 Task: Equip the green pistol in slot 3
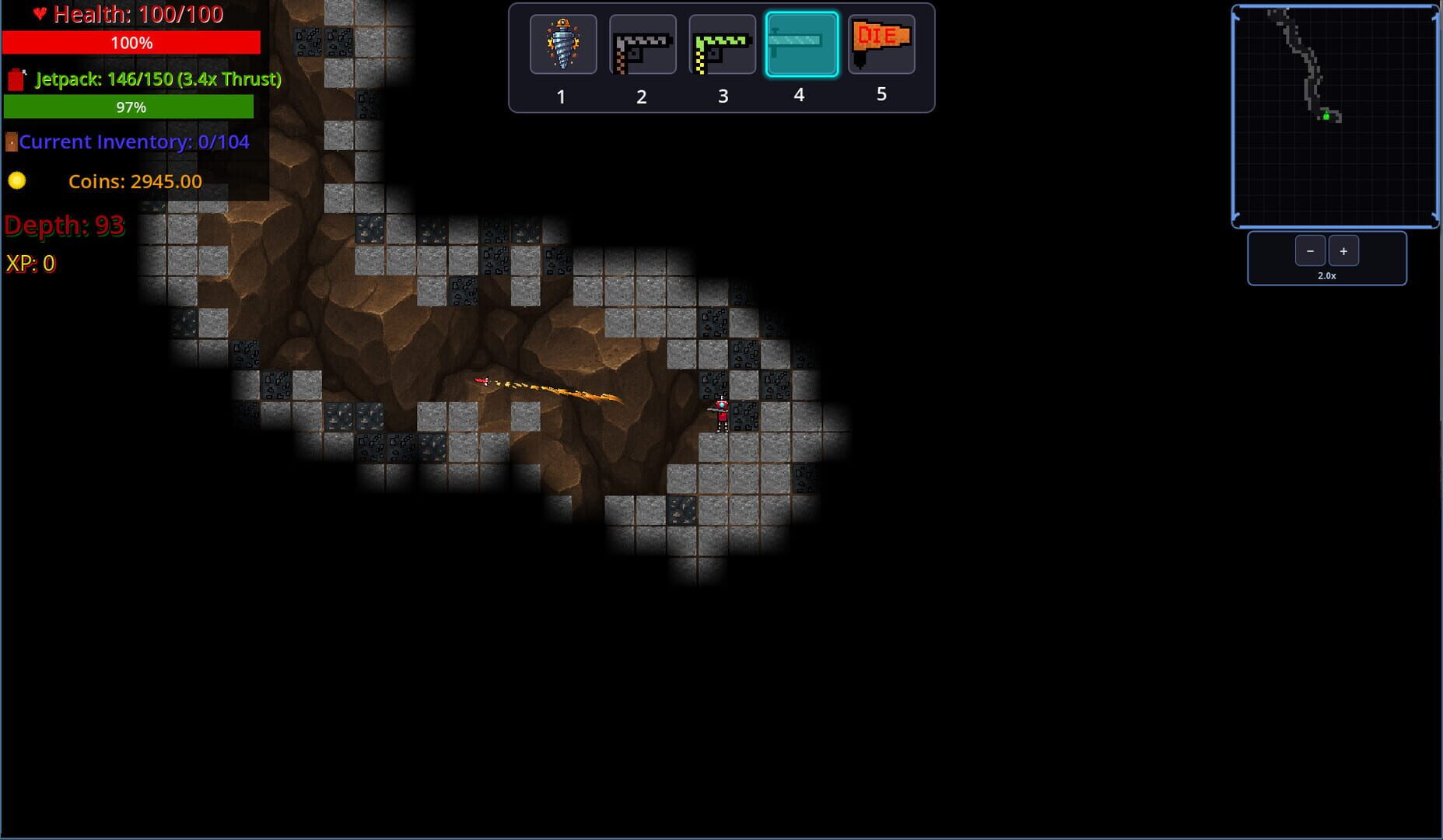click(722, 44)
